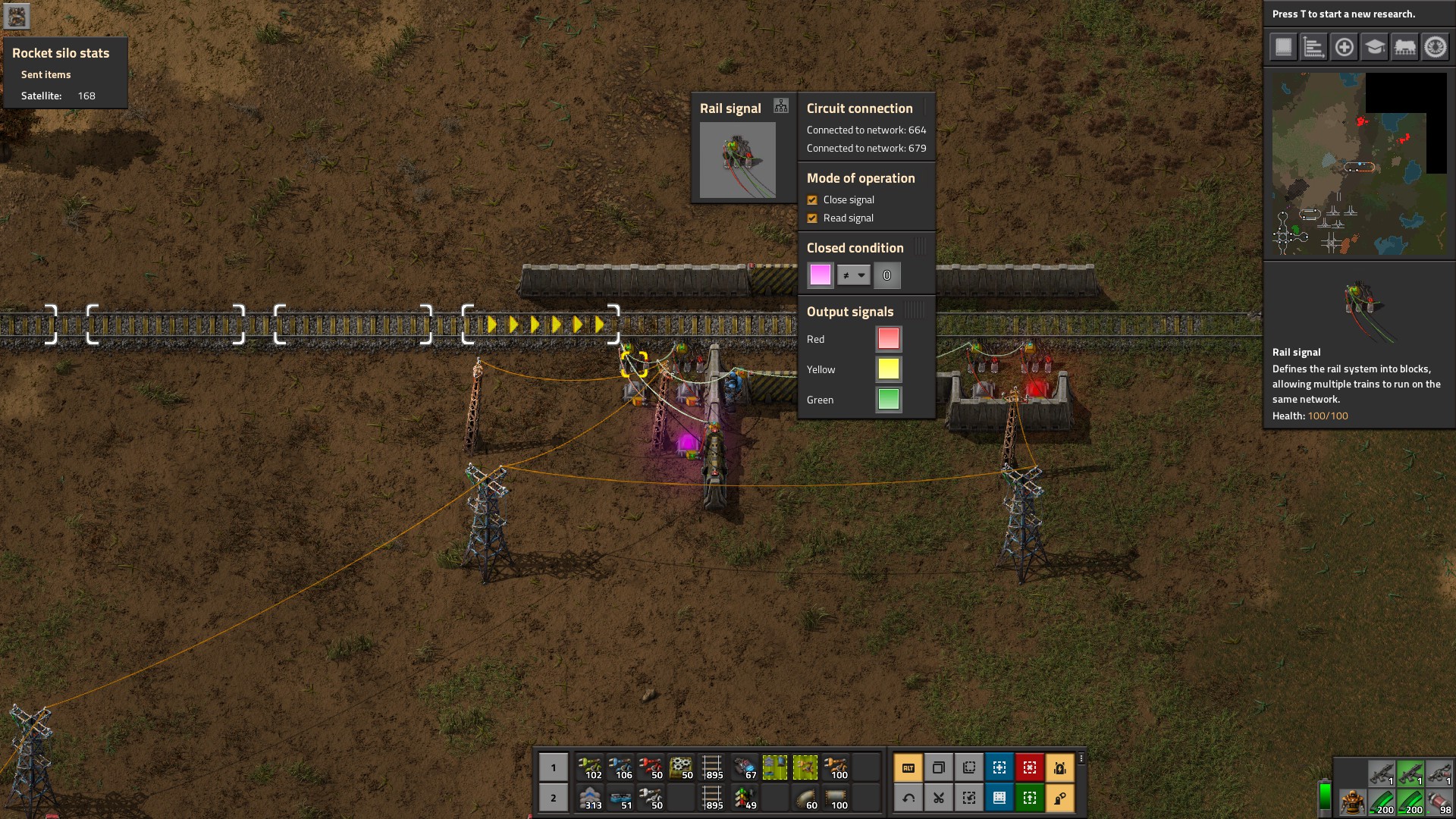The height and width of the screenshot is (819, 1456).
Task: Activate the scissors cut tool
Action: tap(938, 798)
